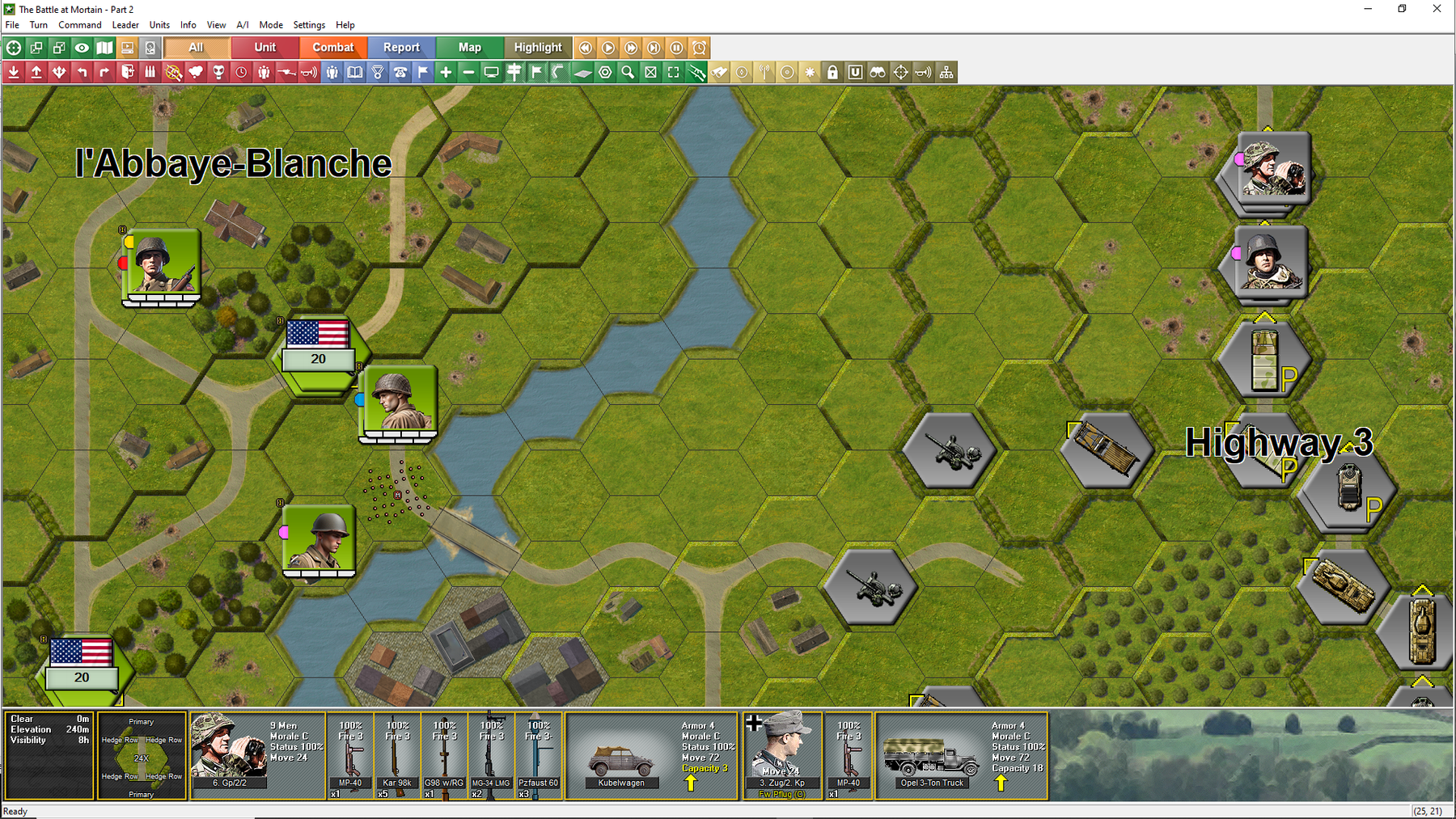The height and width of the screenshot is (819, 1456).
Task: Open the Settings menu
Action: (x=309, y=25)
